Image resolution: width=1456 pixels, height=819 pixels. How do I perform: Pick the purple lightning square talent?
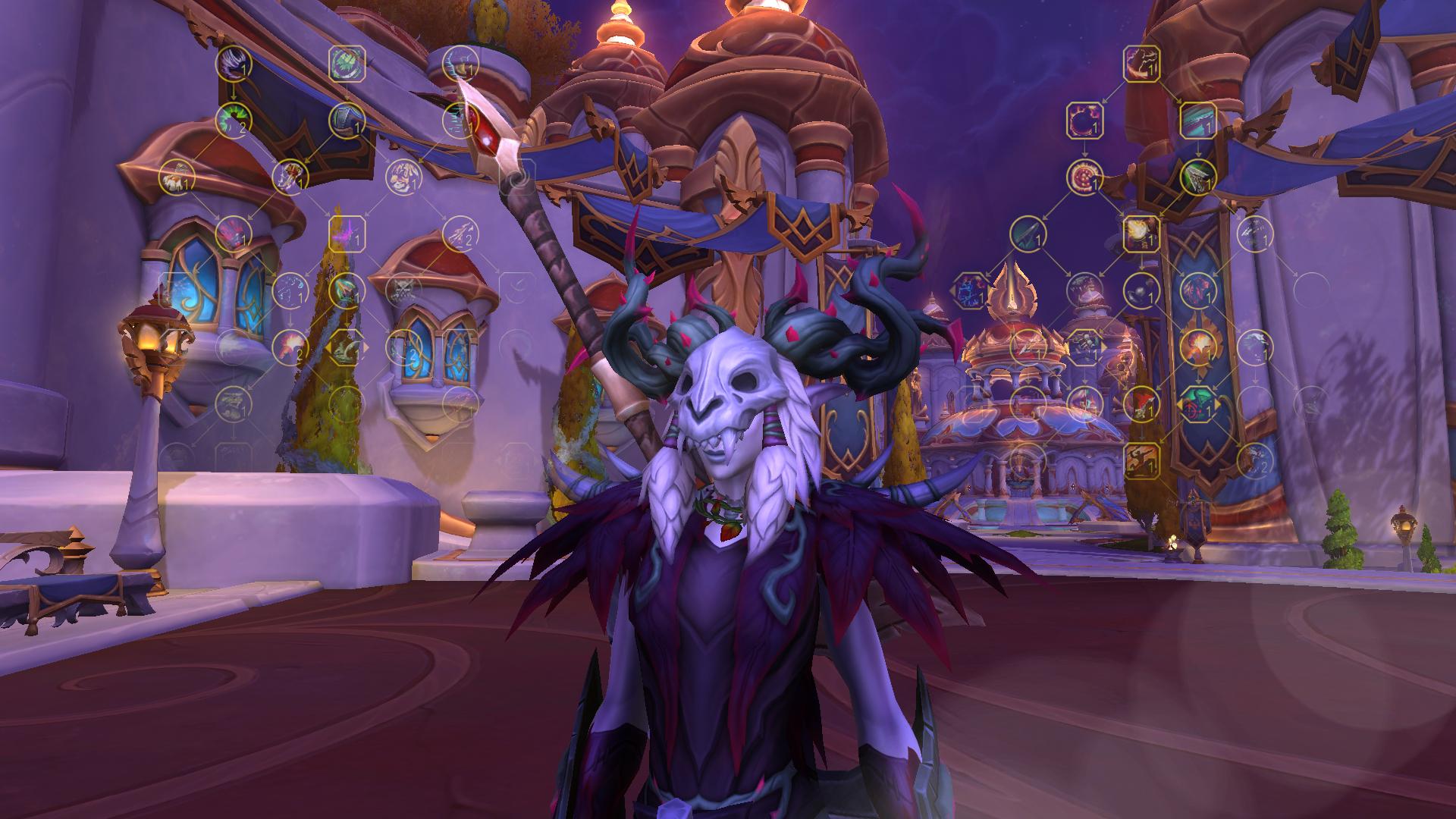[347, 233]
